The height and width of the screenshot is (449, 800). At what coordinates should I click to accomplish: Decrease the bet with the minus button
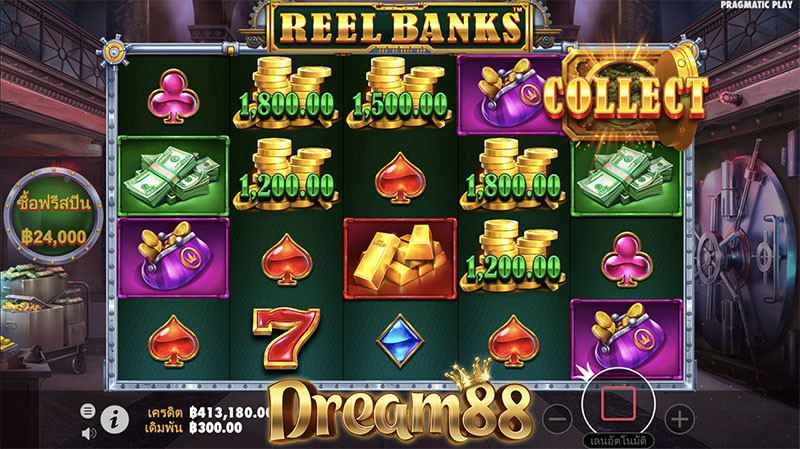click(x=561, y=417)
